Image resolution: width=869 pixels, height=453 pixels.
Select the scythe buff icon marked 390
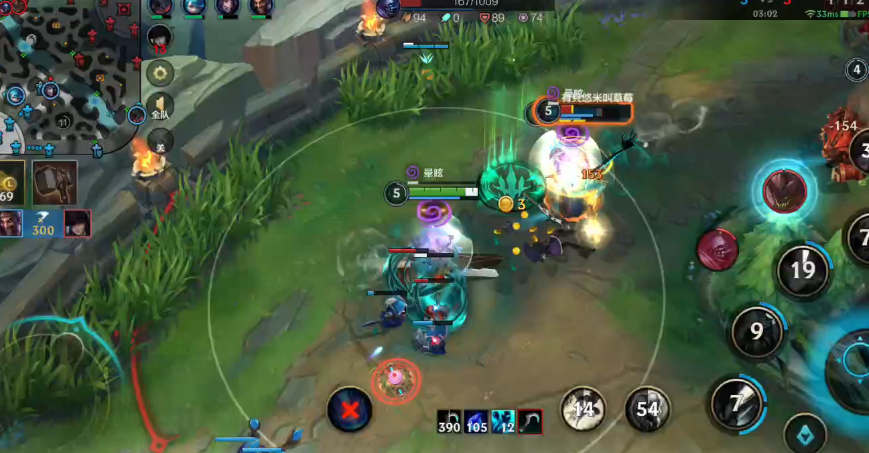click(449, 422)
